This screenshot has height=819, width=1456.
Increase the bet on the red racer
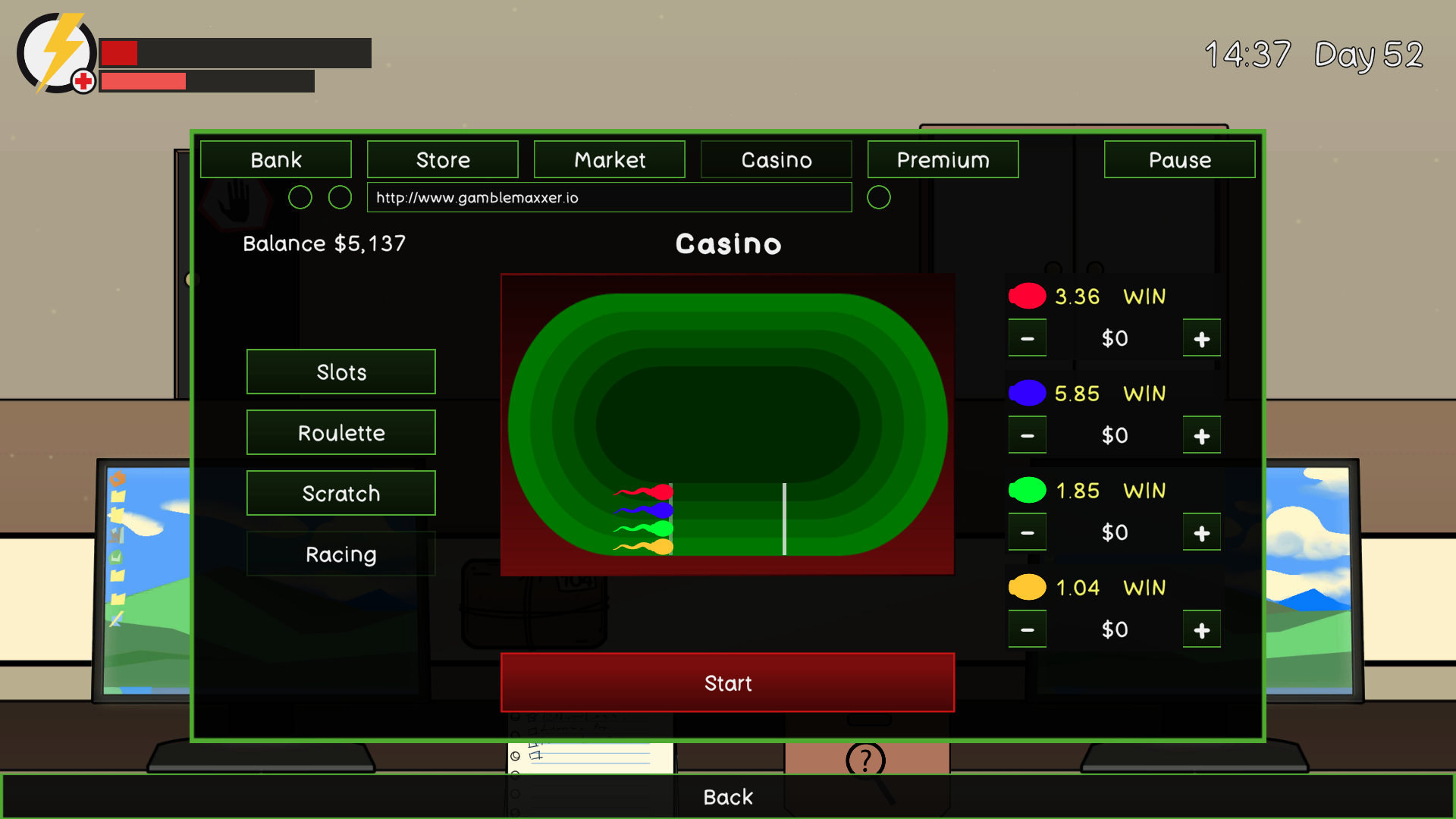[x=1201, y=338]
